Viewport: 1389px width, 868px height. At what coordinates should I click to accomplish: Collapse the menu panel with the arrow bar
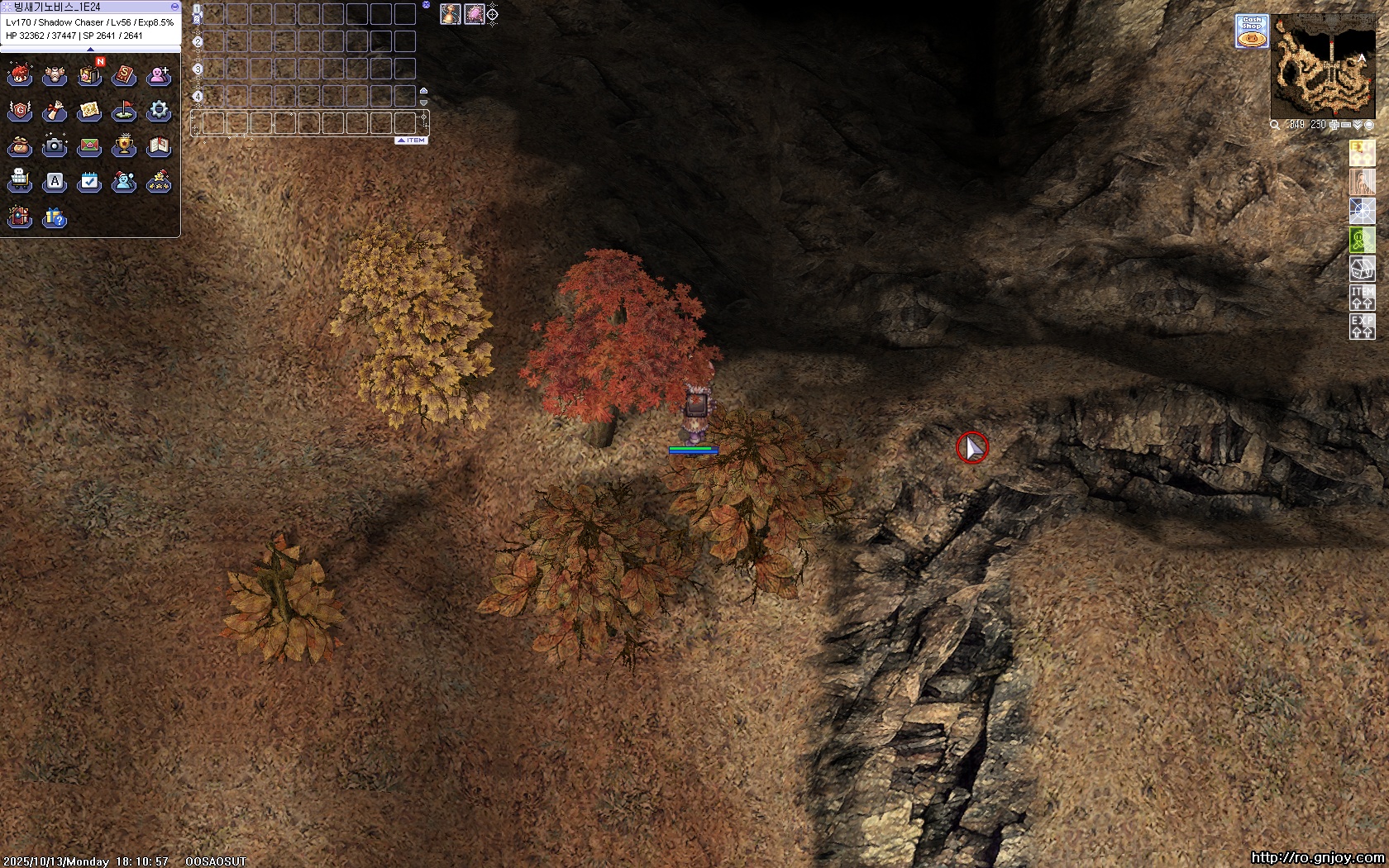(90, 50)
